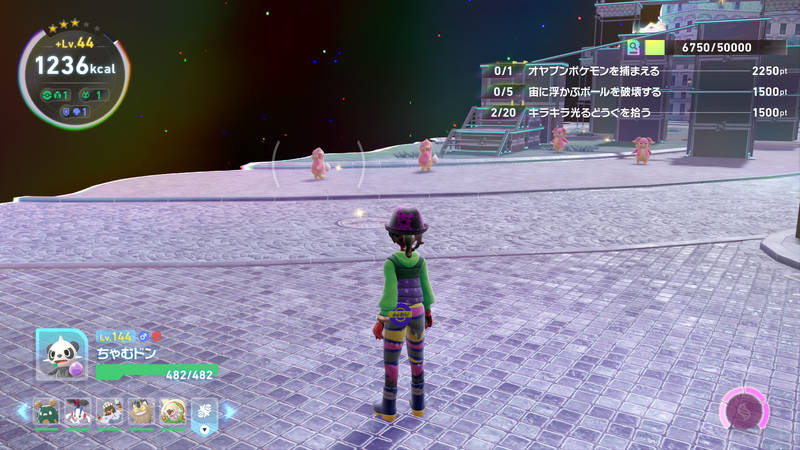800x450 pixels.
Task: Select the round cream-colored Pokémon slot
Action: (173, 411)
